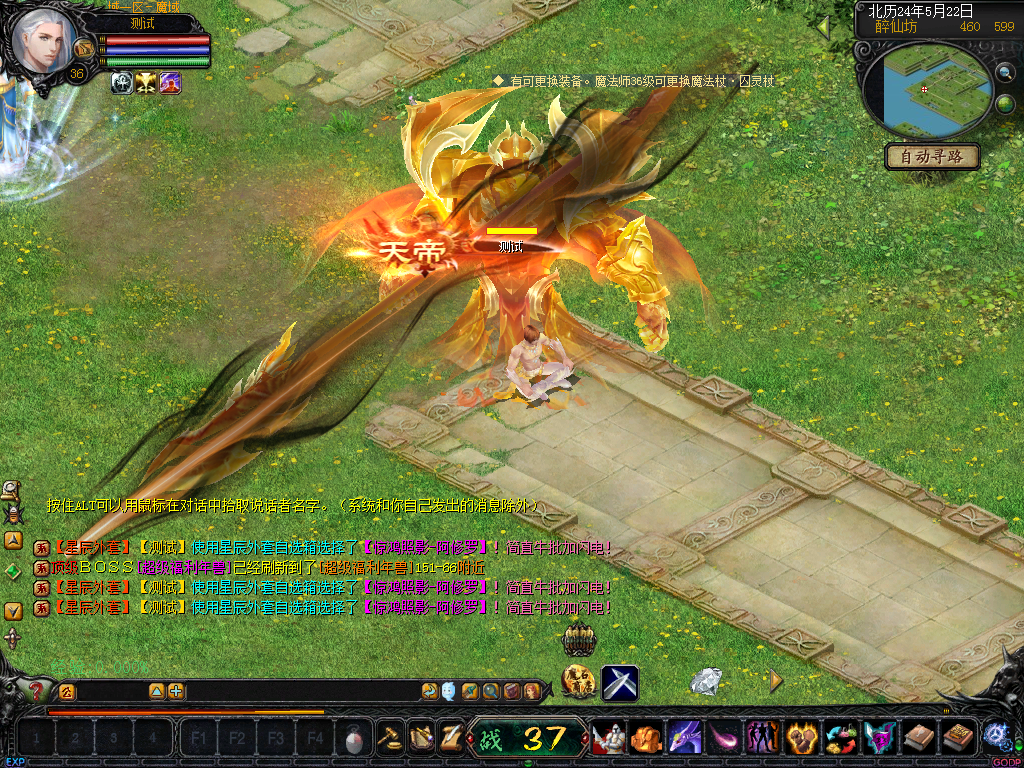This screenshot has width=1024, height=768.
Task: Collapse the minimap with the green arrow
Action: pyautogui.click(x=823, y=28)
